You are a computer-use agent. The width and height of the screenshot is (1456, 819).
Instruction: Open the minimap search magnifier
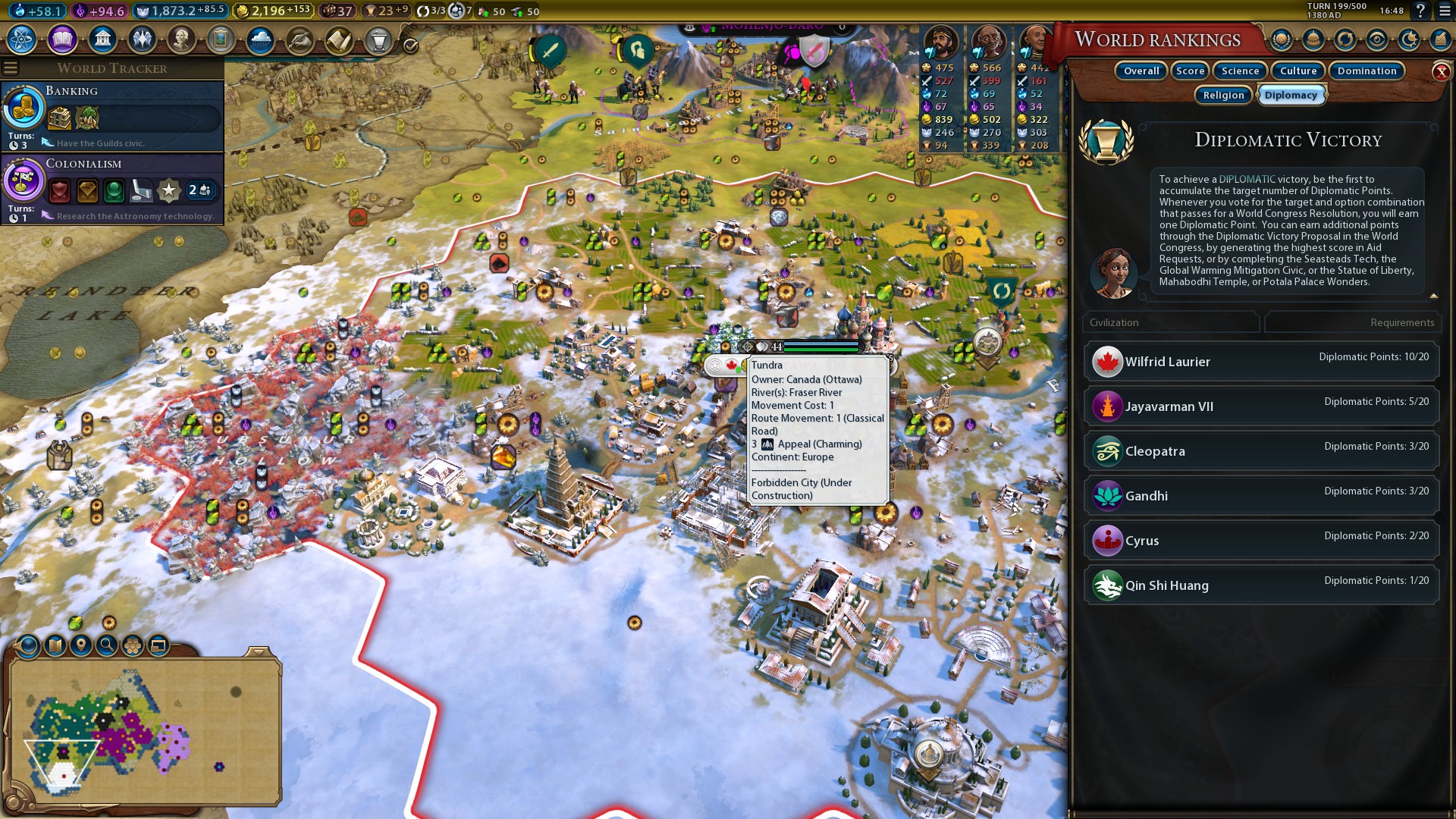(107, 645)
